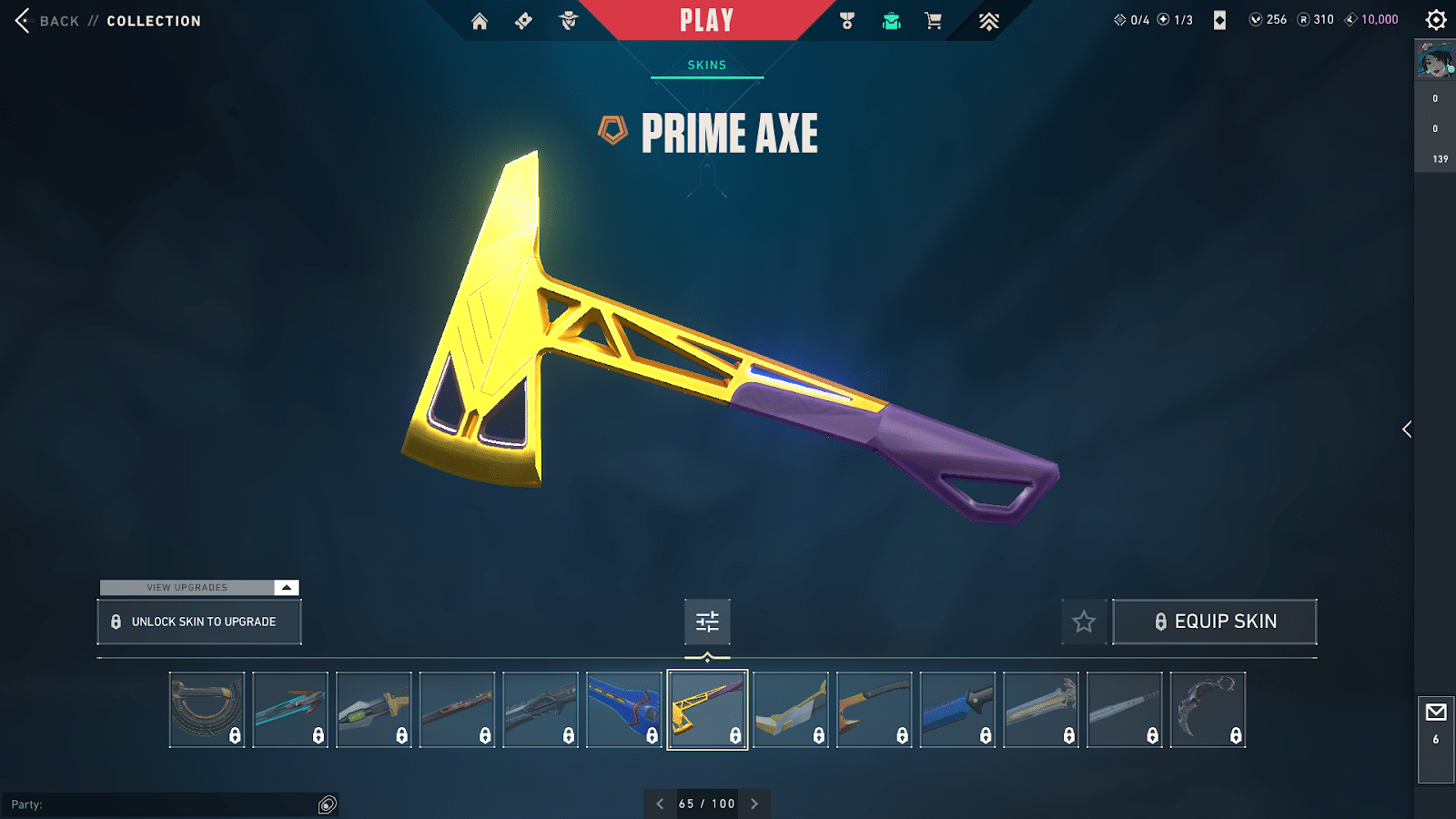The image size is (1456, 819).
Task: Open the collection backpack icon
Action: pyautogui.click(x=892, y=21)
